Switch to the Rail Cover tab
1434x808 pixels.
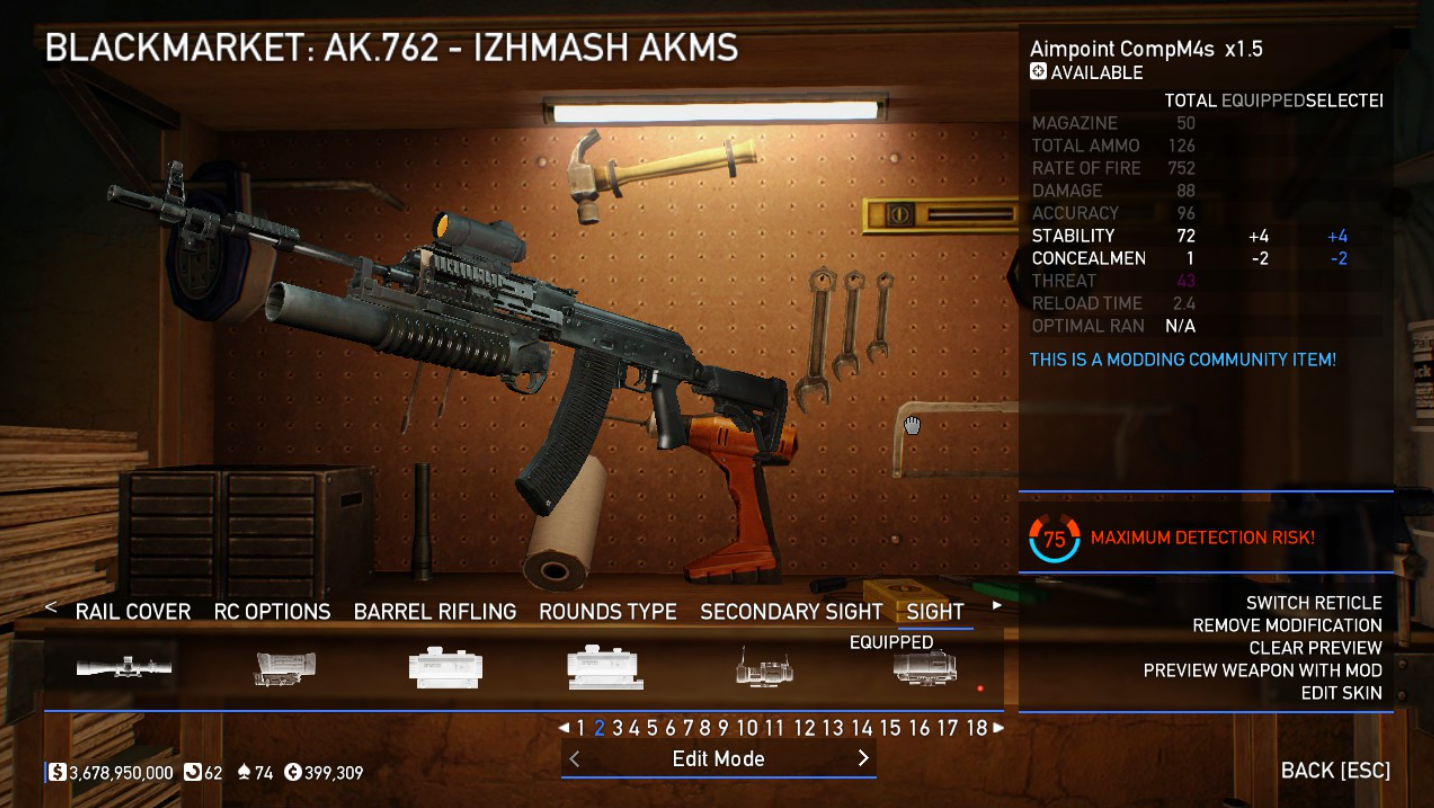pos(133,612)
